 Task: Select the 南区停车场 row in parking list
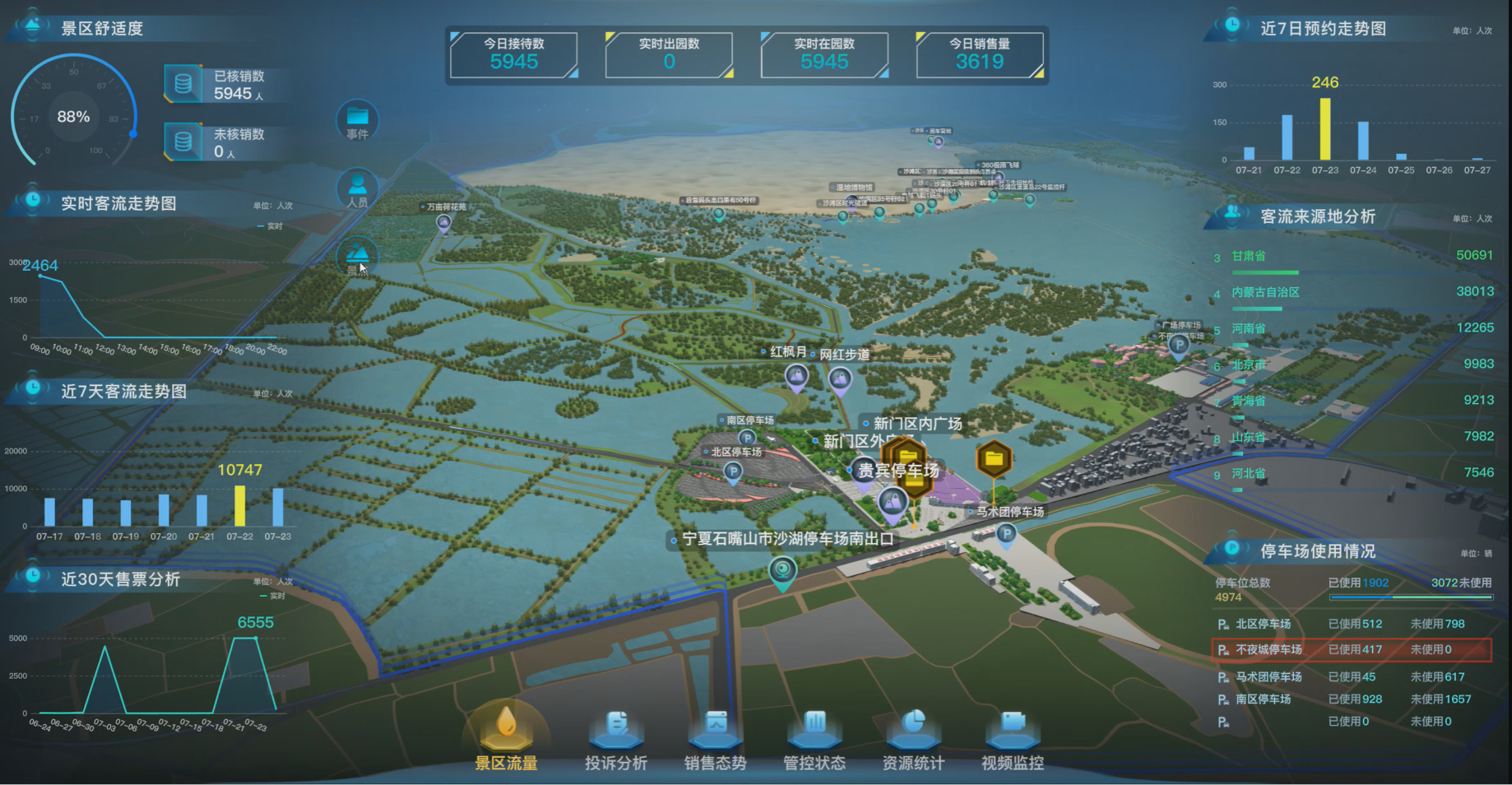coord(1351,699)
